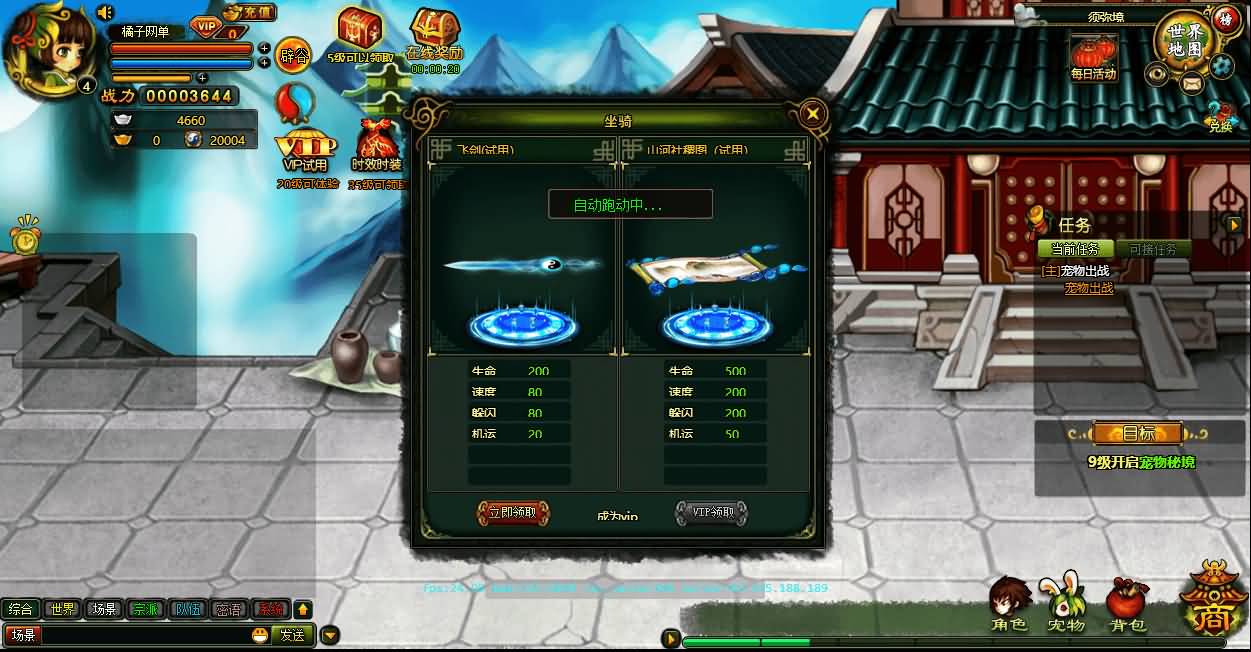Click the 充值 recharge button
The image size is (1251, 652).
click(x=248, y=14)
